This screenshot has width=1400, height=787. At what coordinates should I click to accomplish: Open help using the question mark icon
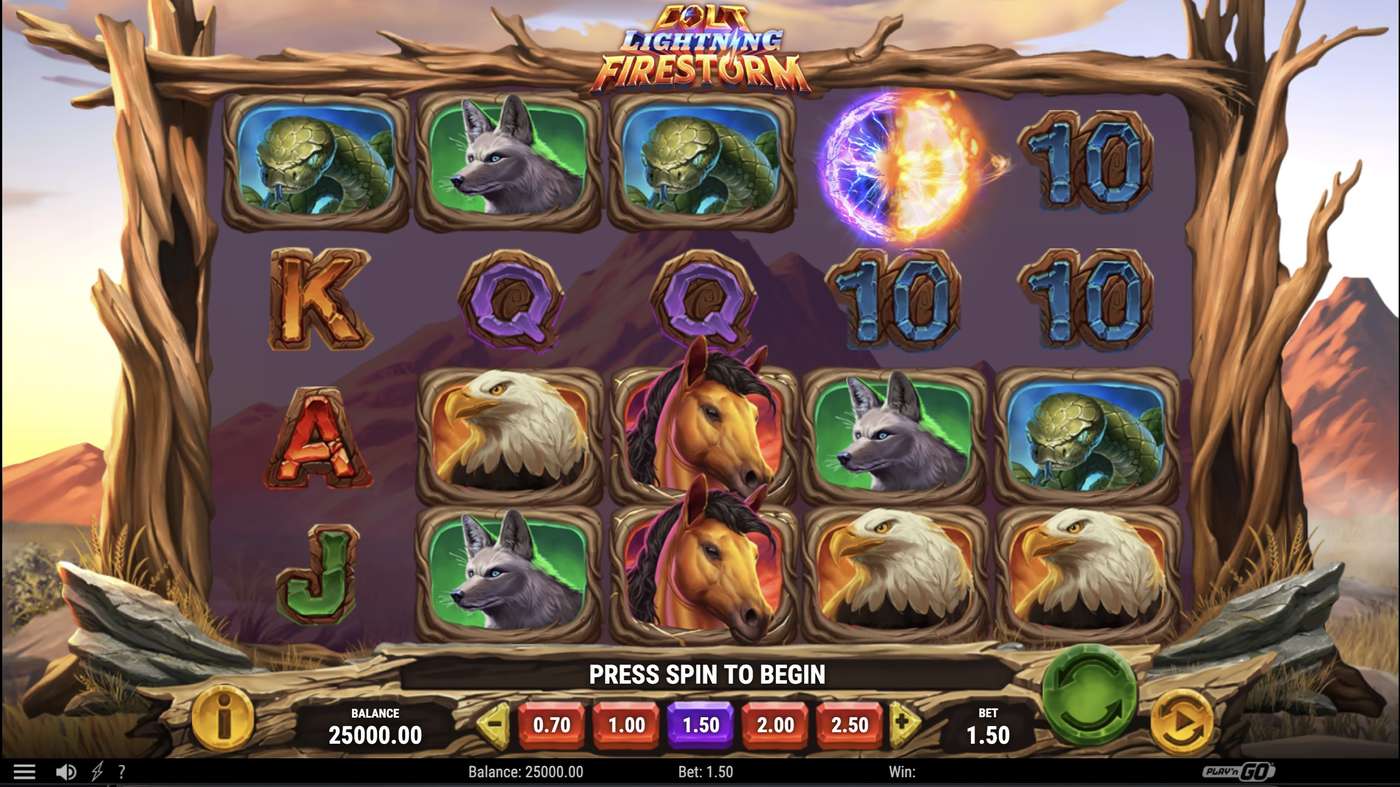pos(122,771)
